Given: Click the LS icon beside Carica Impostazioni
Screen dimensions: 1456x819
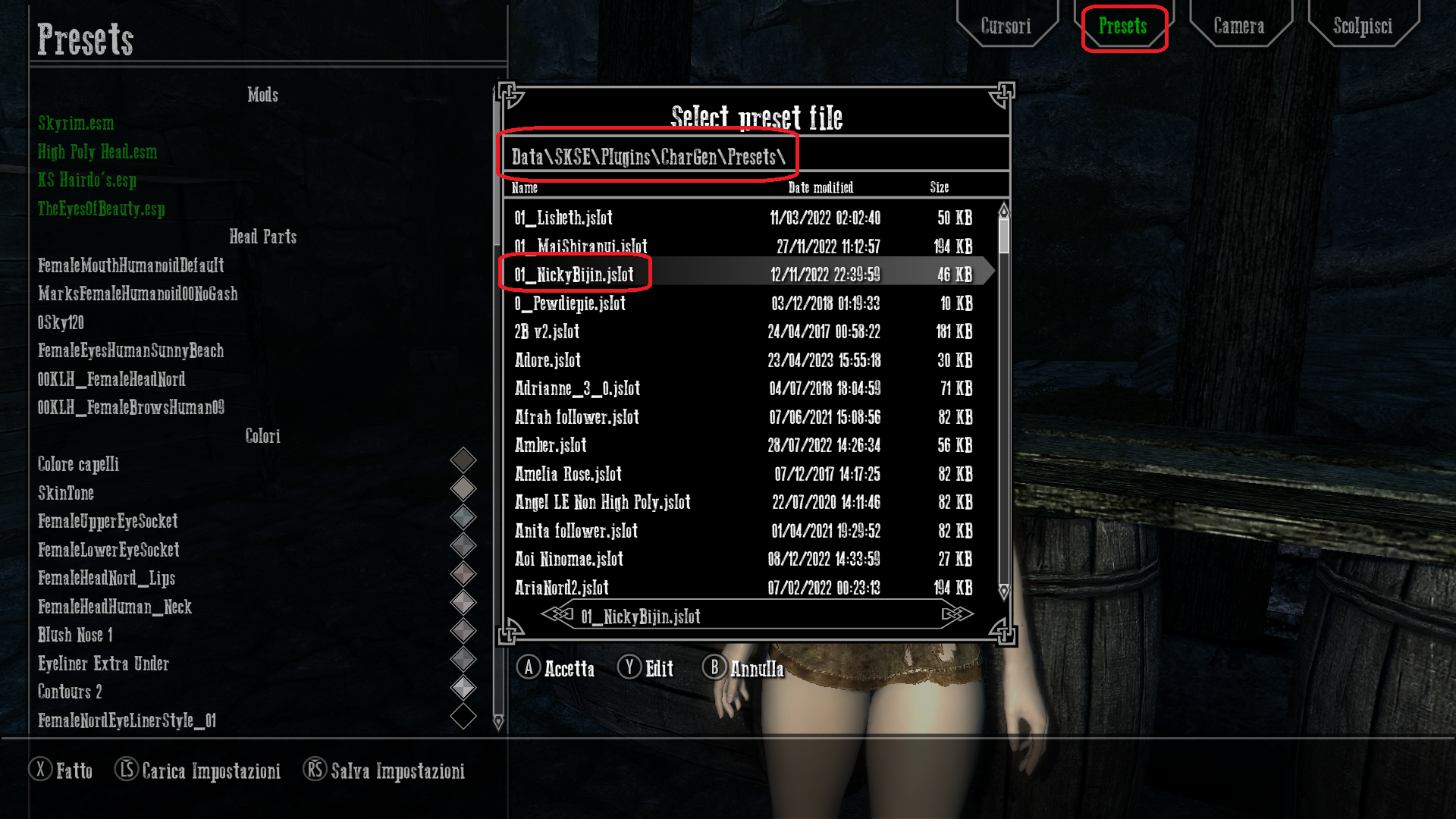Looking at the screenshot, I should click(125, 771).
